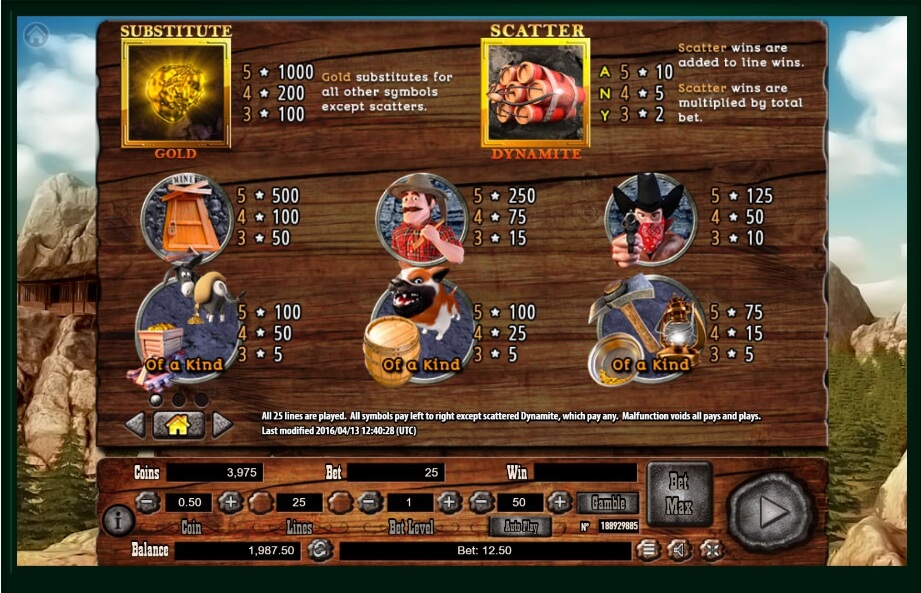
Task: Raise the bet level
Action: click(450, 502)
